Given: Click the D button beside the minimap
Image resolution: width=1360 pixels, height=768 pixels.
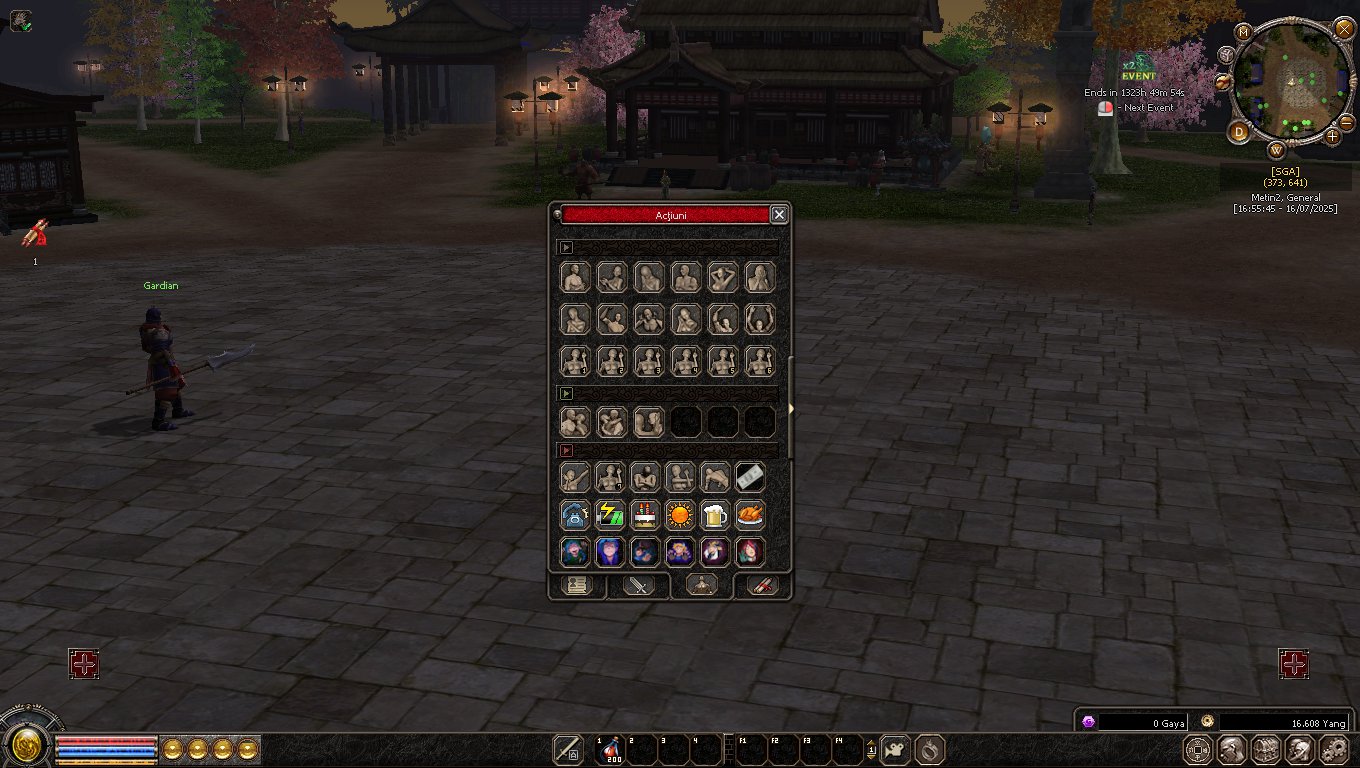Looking at the screenshot, I should pyautogui.click(x=1240, y=131).
